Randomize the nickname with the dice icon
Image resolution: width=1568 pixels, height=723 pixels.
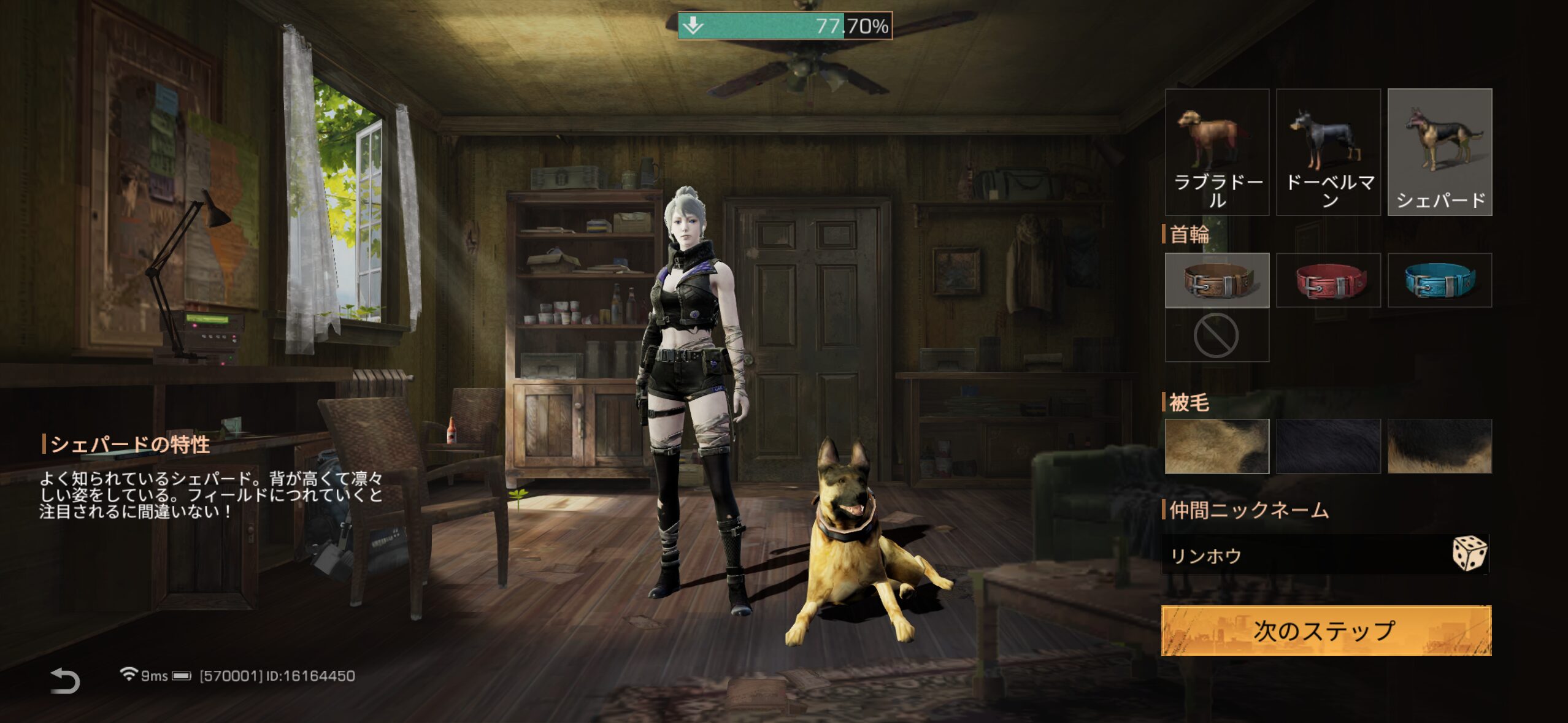click(1469, 554)
